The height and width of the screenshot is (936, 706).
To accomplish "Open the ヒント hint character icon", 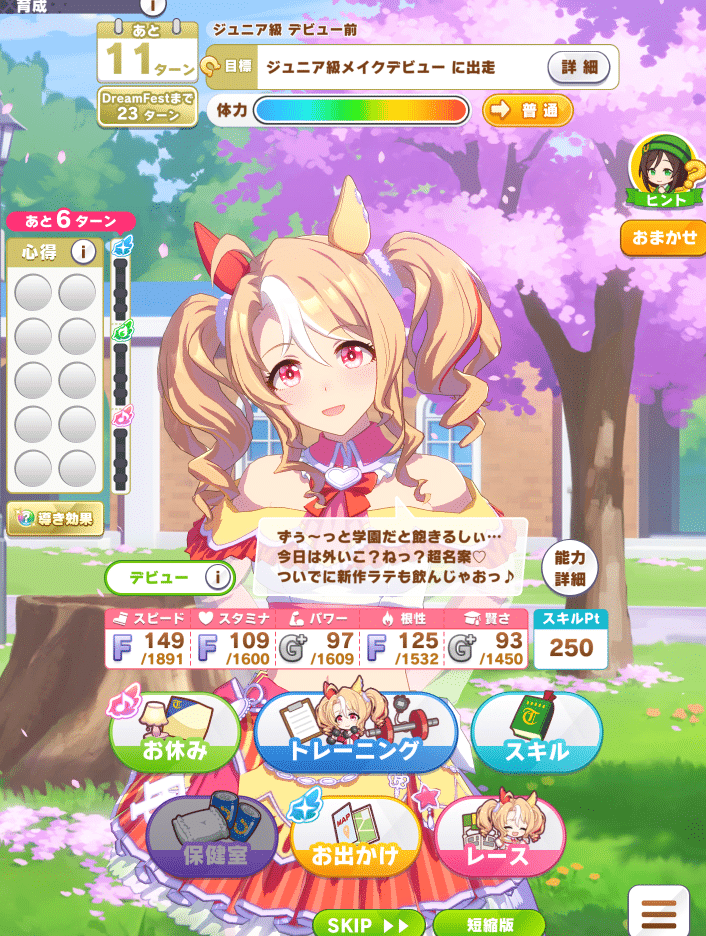I will tap(661, 172).
